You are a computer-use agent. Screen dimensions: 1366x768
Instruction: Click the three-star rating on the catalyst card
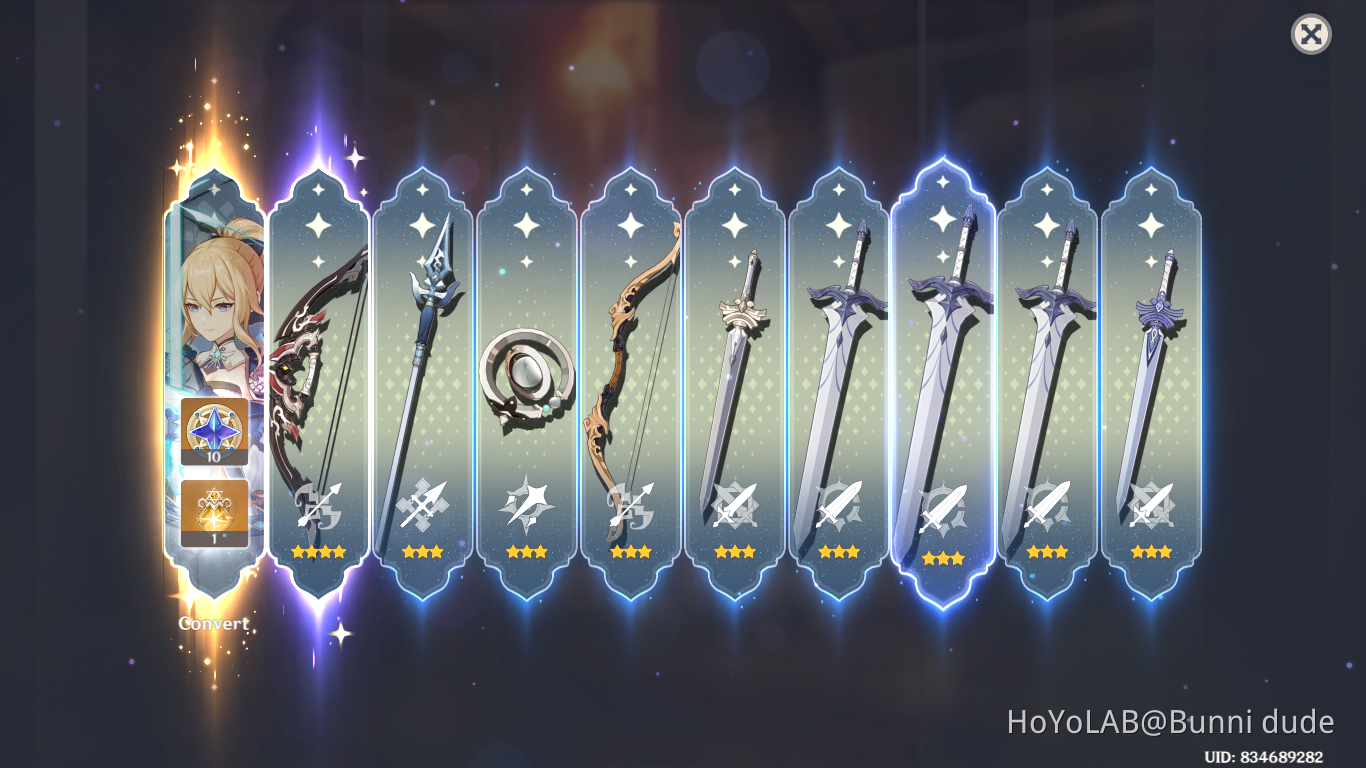527,551
